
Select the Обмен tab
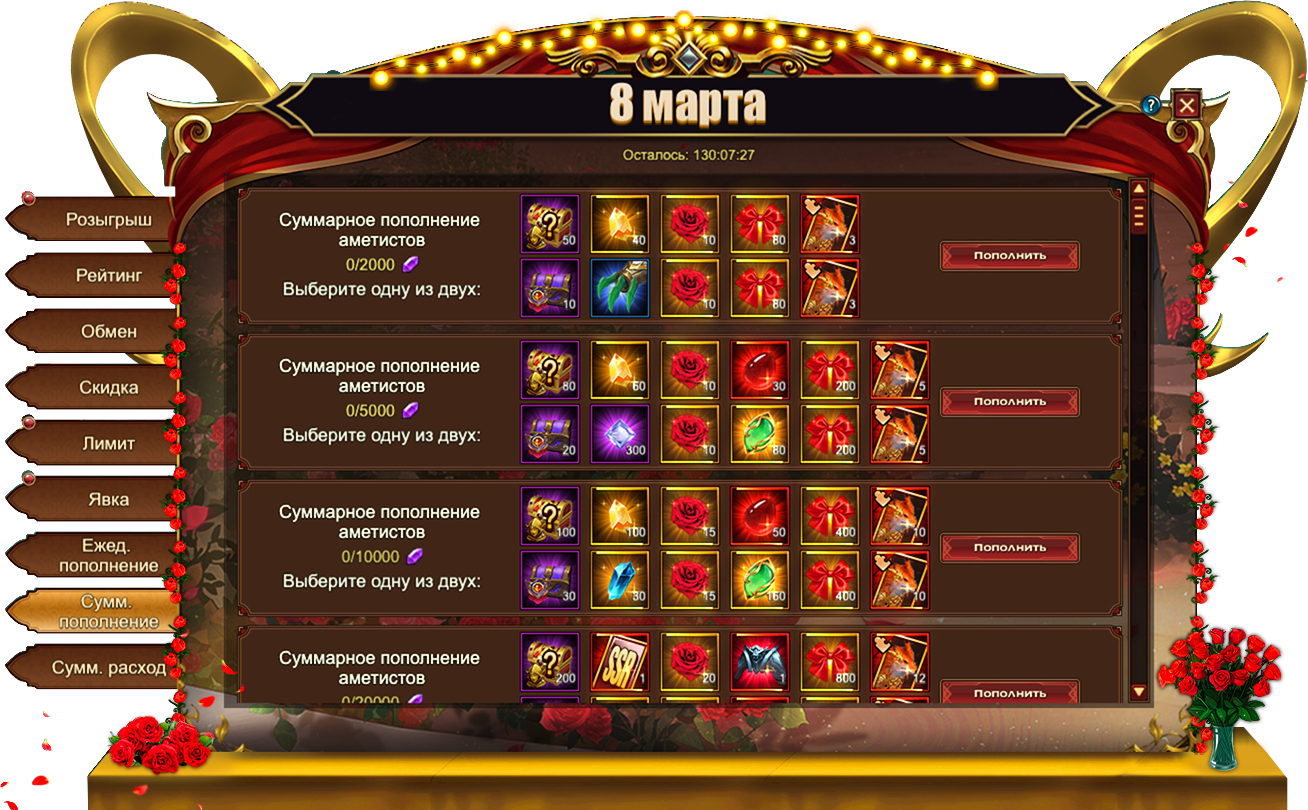(x=108, y=331)
